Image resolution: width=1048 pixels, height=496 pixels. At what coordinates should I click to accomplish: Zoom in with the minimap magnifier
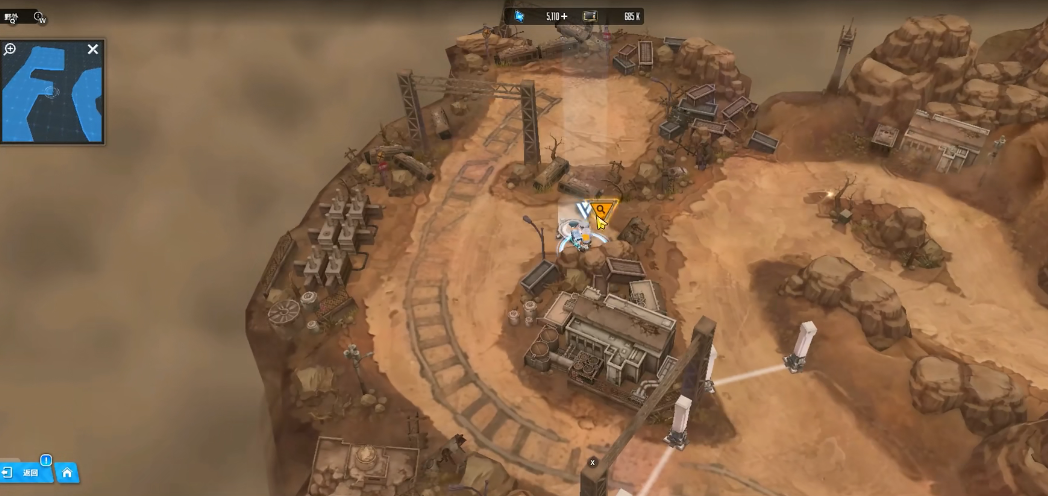(11, 49)
